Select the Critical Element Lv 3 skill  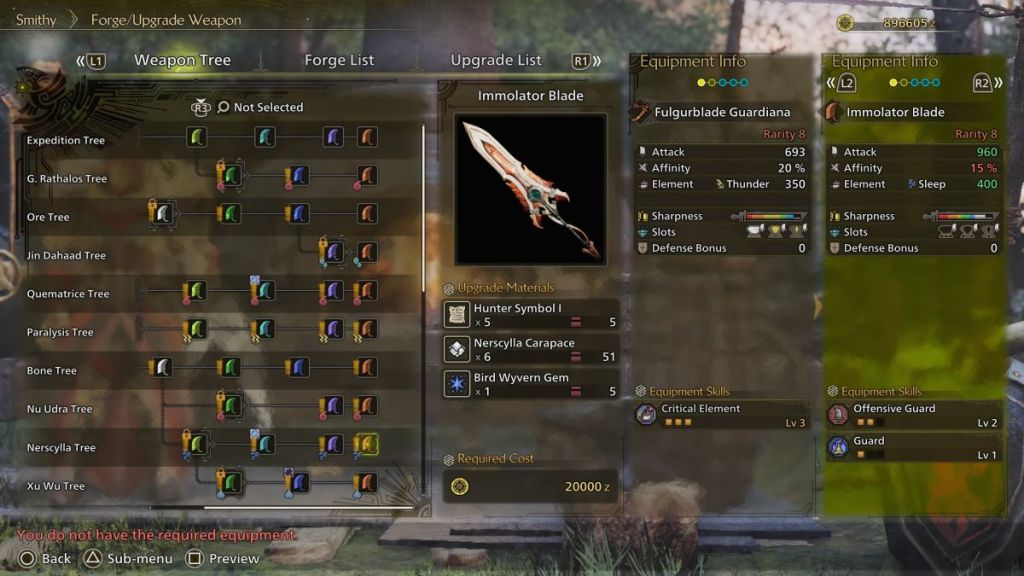click(721, 415)
